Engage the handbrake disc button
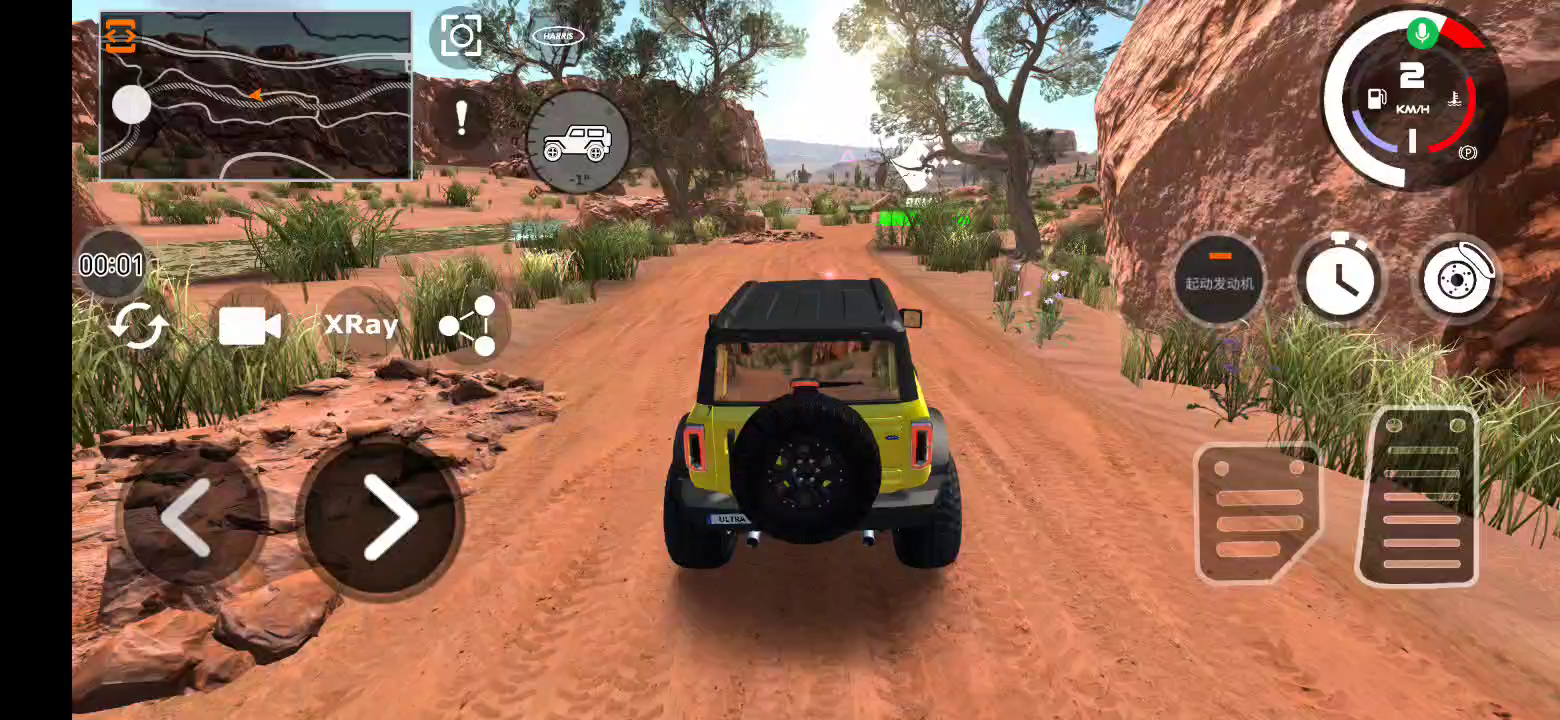This screenshot has width=1560, height=720. pos(1457,278)
